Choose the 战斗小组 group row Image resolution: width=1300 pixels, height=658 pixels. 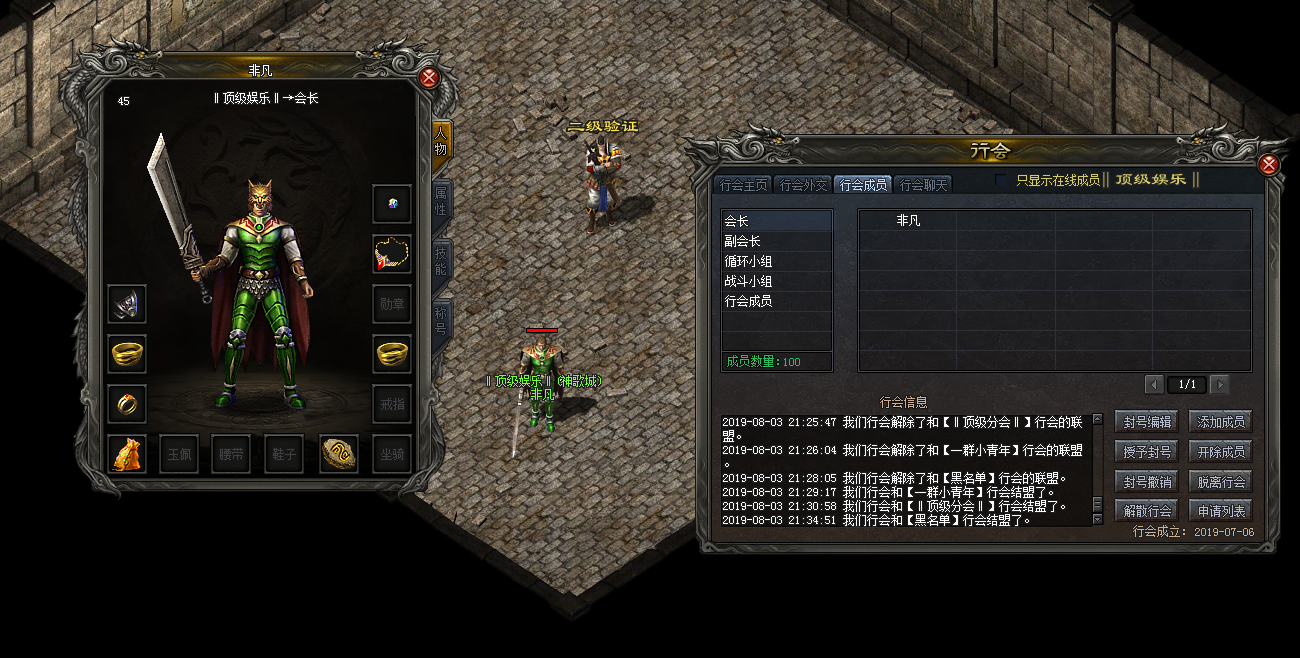tap(777, 281)
